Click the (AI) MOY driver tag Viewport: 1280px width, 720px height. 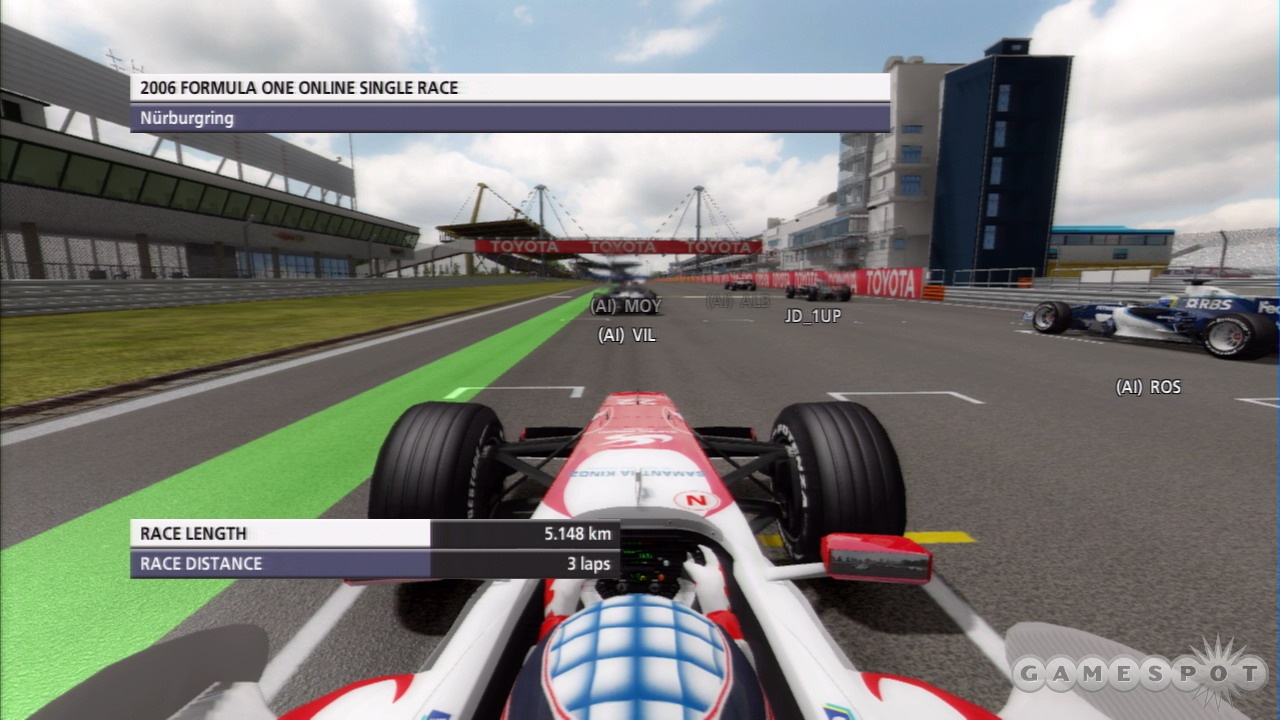626,306
